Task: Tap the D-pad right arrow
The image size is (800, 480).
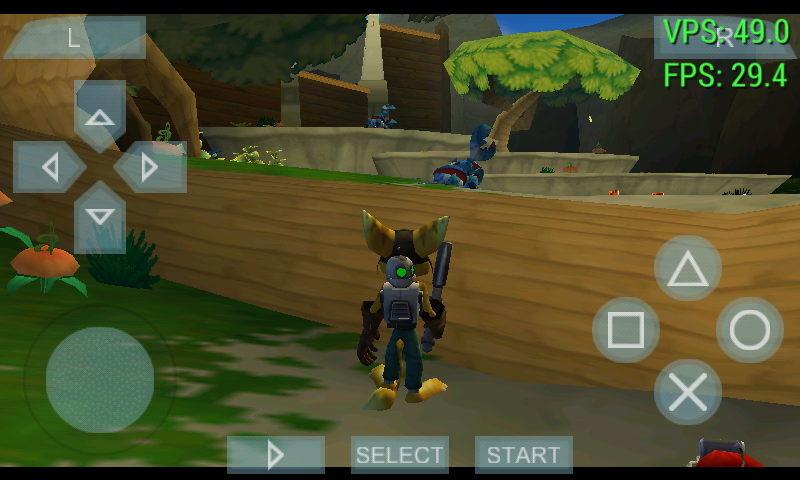Action: (150, 167)
